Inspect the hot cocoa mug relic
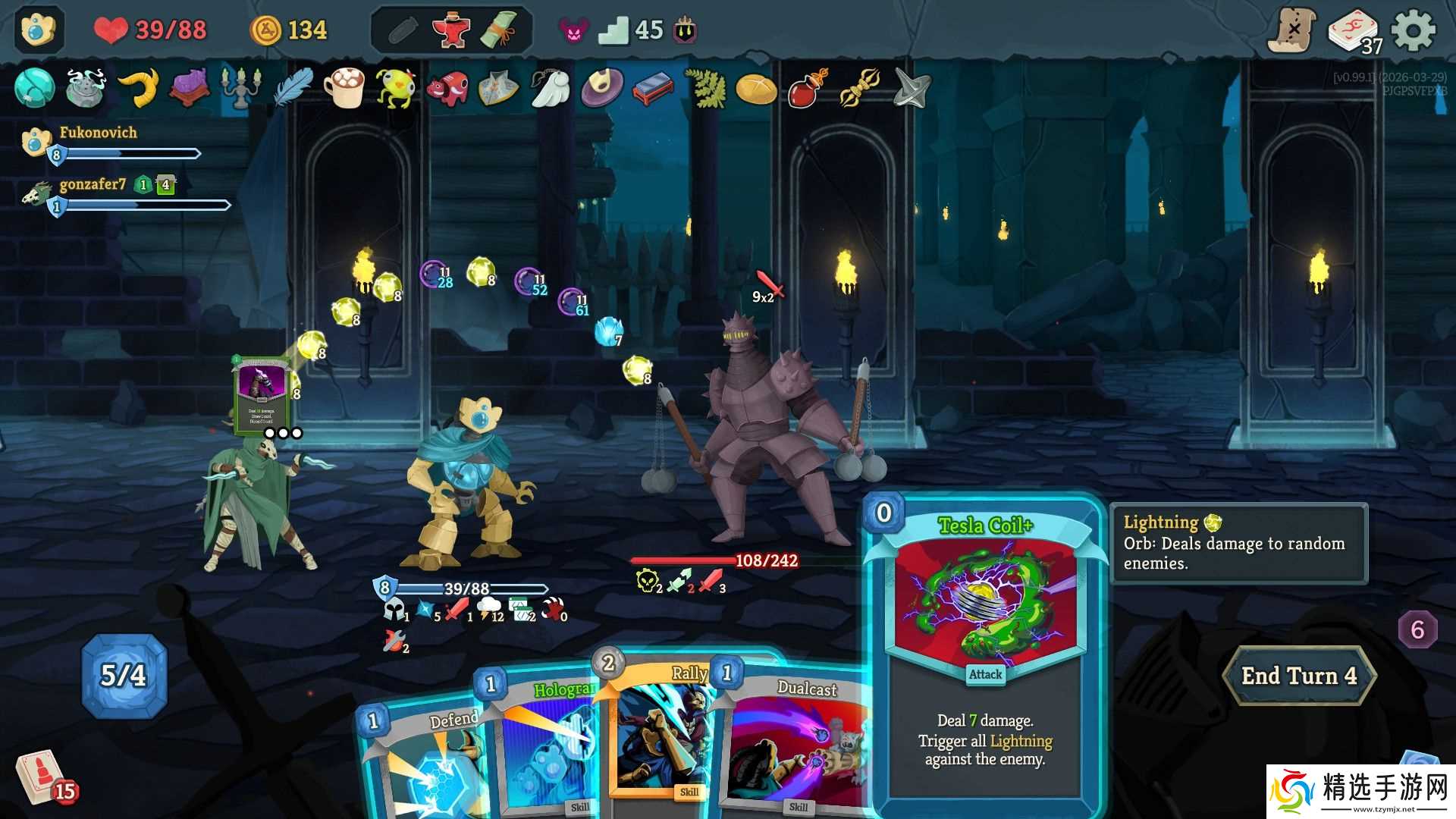Viewport: 1456px width, 819px height. click(344, 87)
